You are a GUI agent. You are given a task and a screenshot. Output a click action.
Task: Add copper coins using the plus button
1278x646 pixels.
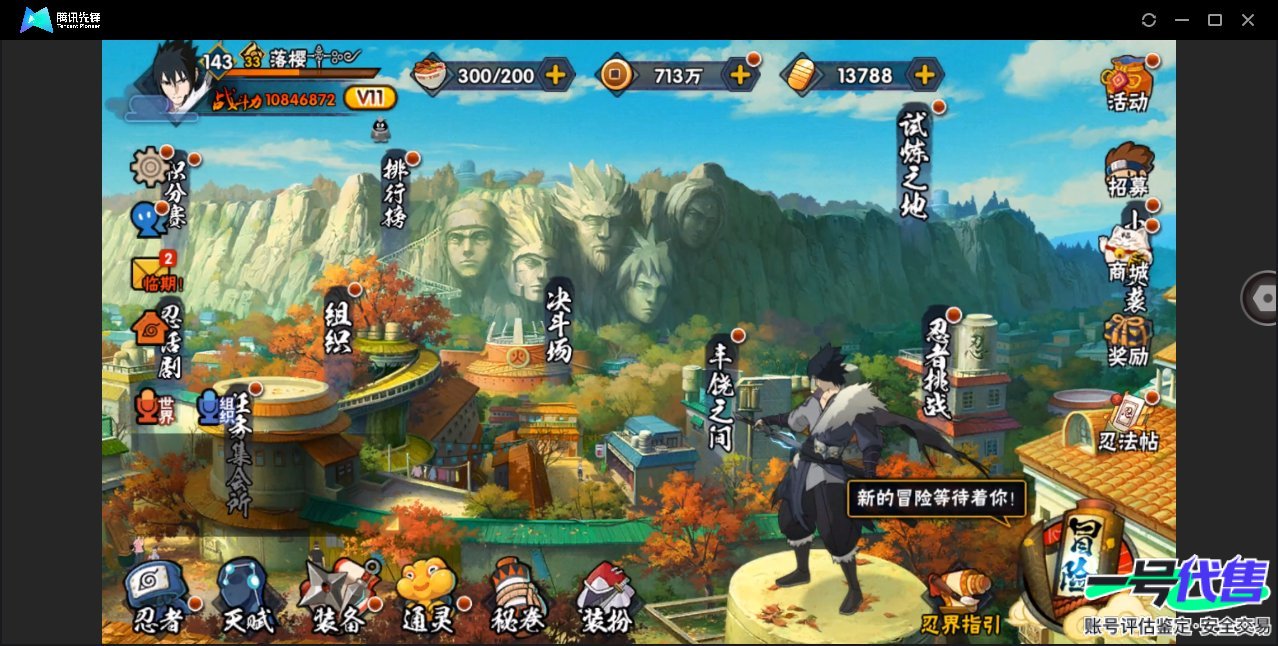[x=740, y=74]
